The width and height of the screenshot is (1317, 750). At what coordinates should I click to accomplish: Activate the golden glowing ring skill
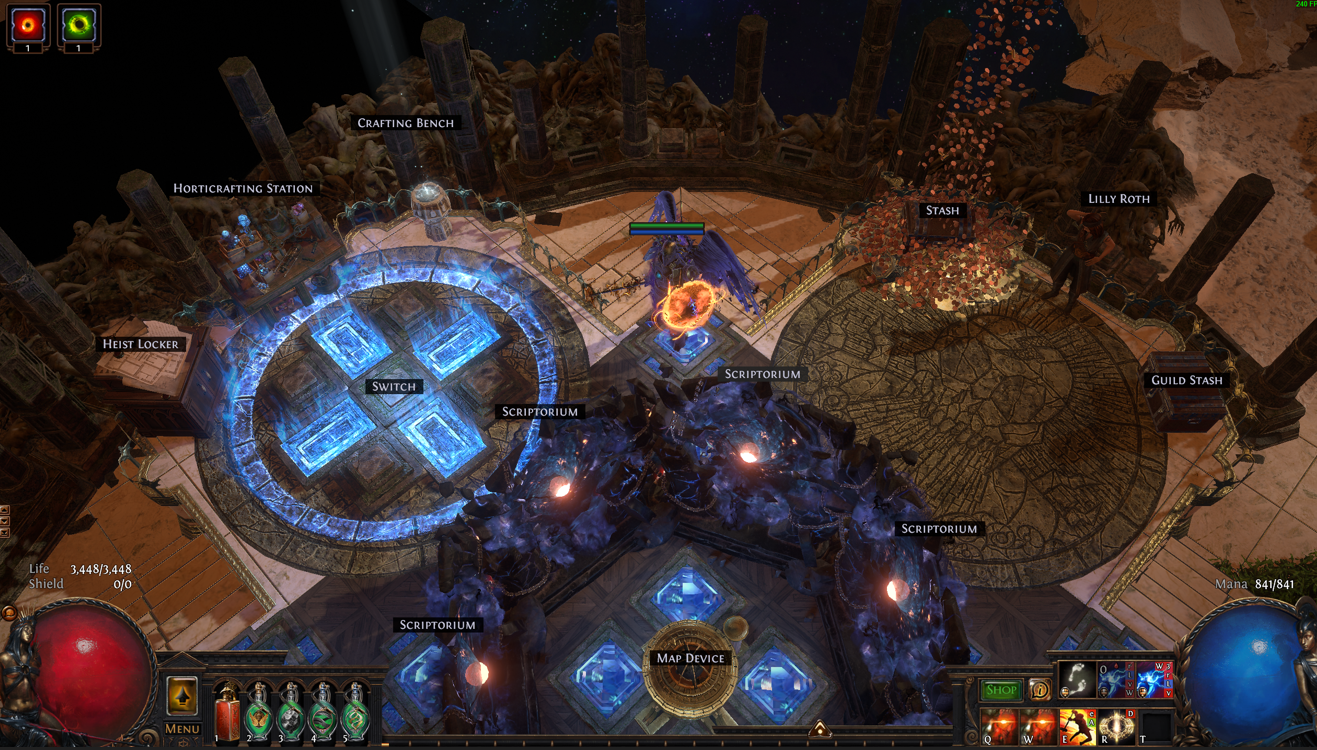(x=1115, y=726)
